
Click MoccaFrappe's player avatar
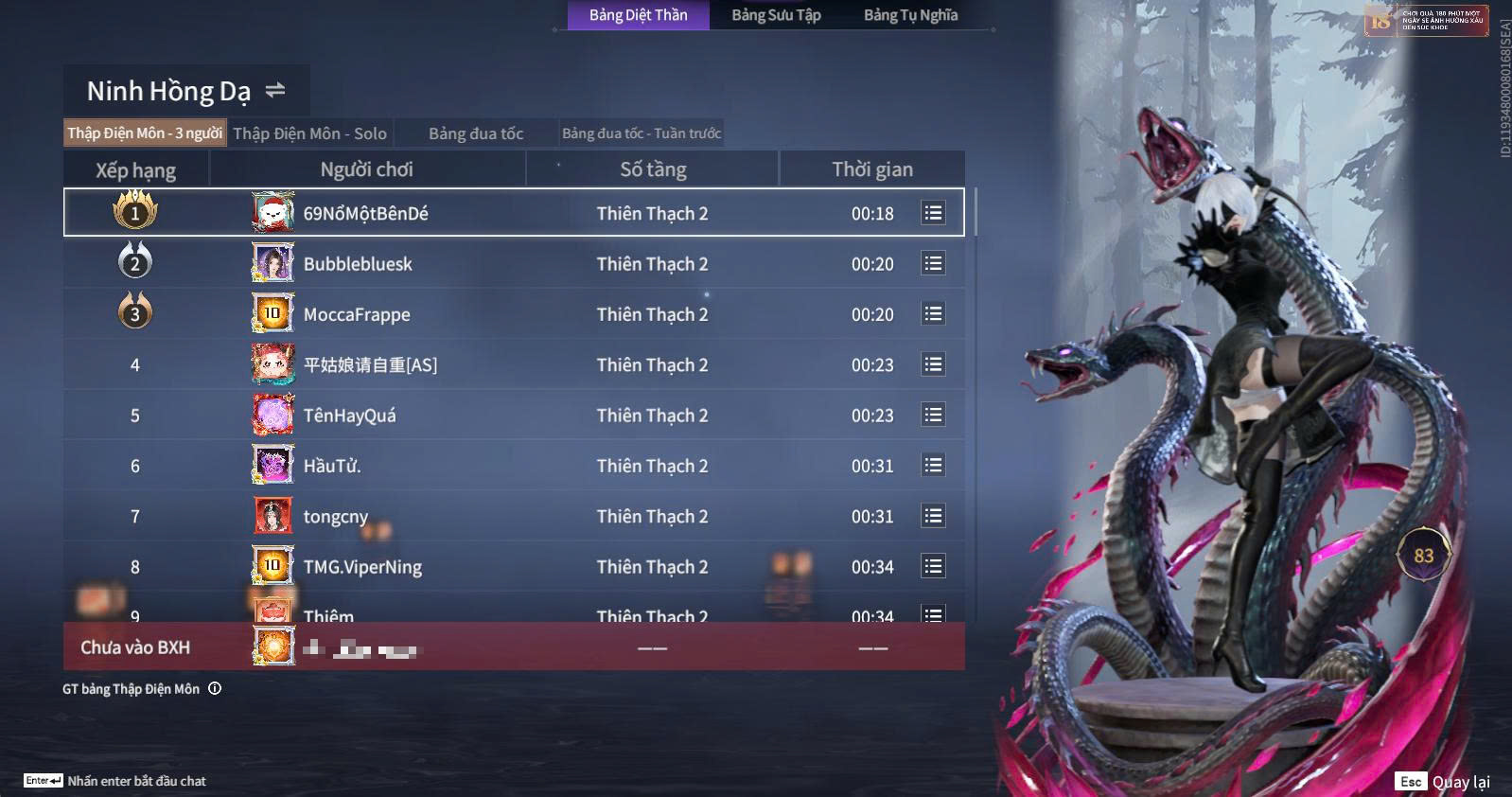click(273, 313)
